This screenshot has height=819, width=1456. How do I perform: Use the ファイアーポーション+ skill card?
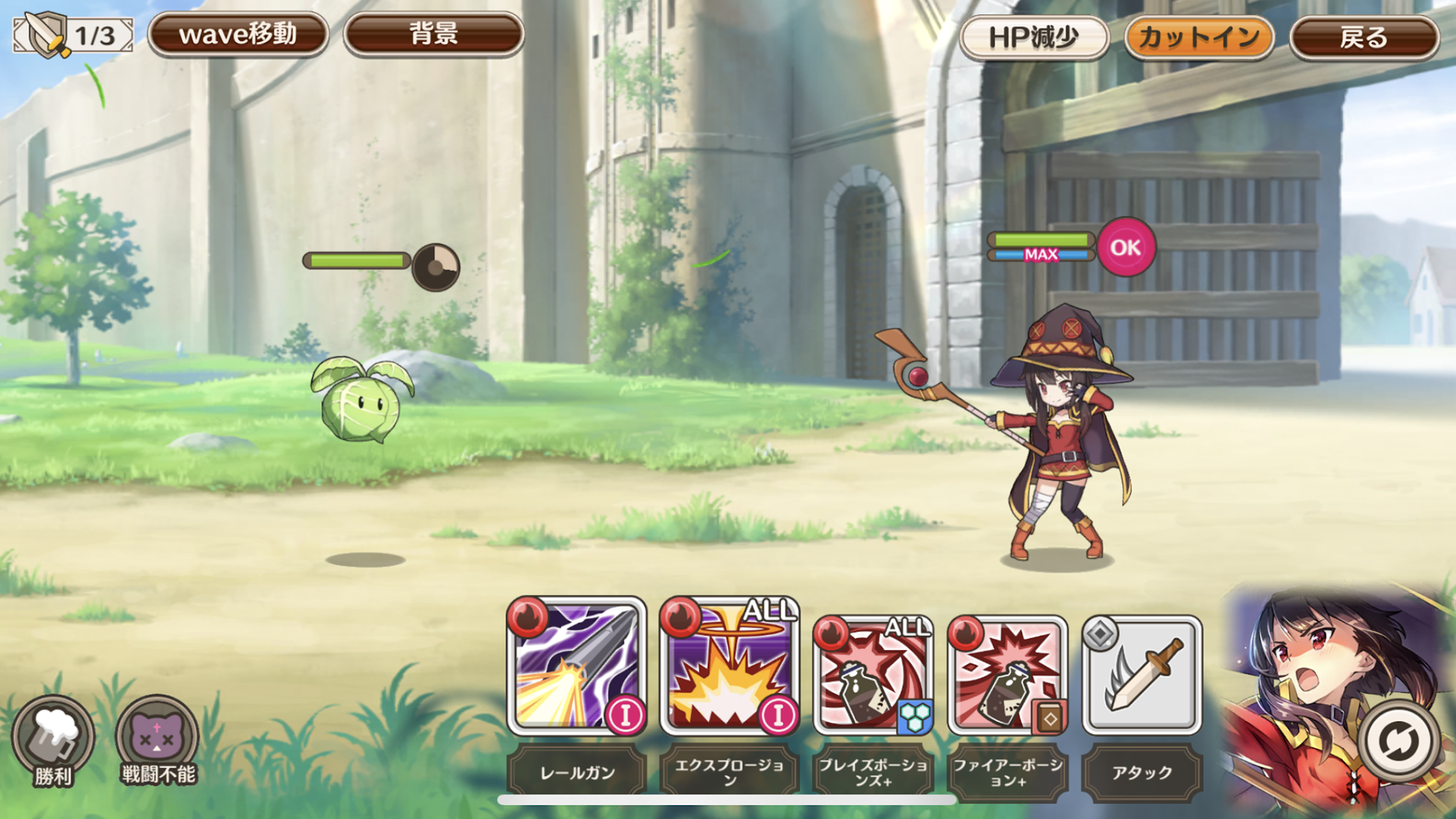click(x=1008, y=674)
